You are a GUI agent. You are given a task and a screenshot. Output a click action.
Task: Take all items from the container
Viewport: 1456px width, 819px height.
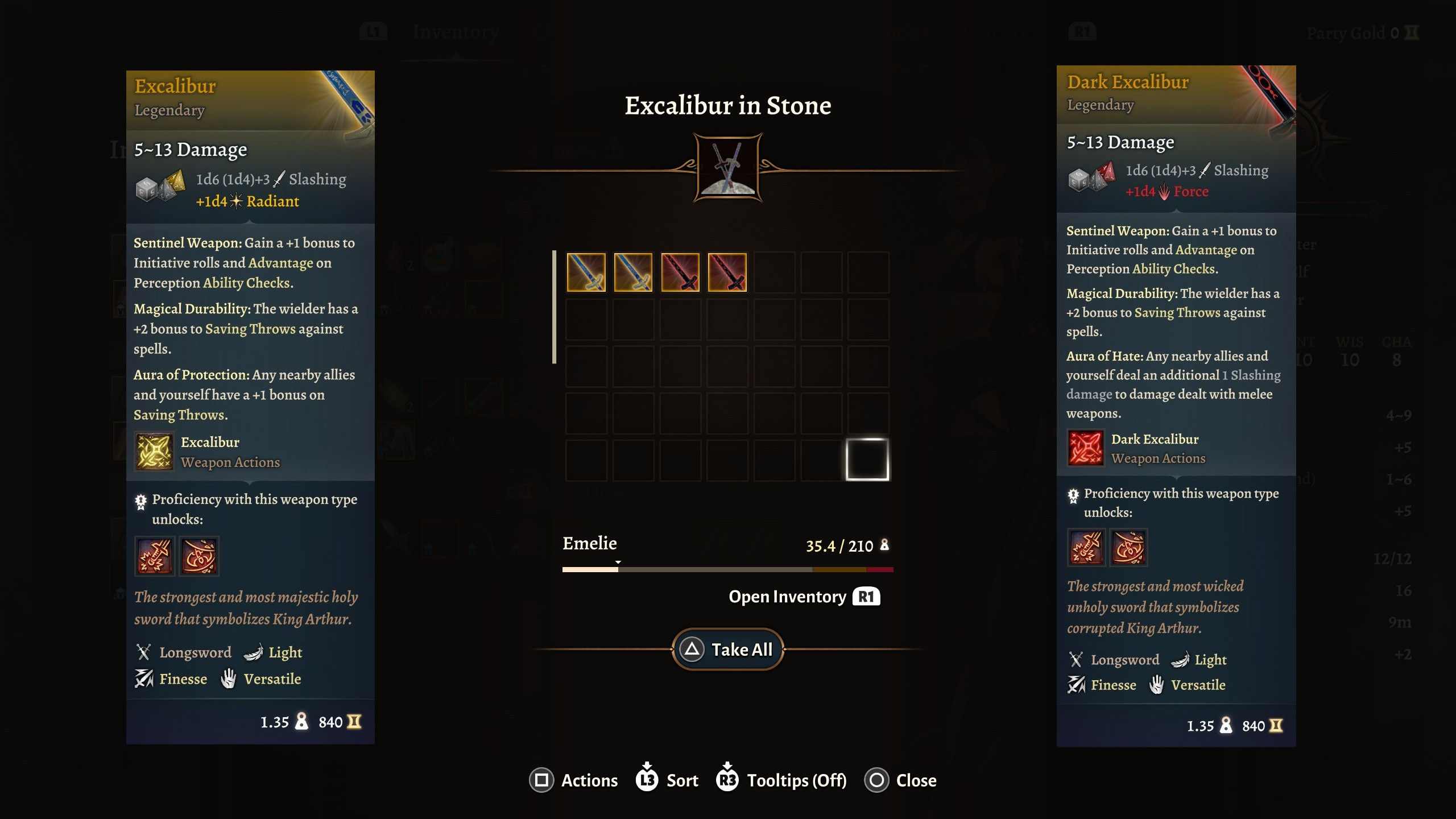click(728, 649)
